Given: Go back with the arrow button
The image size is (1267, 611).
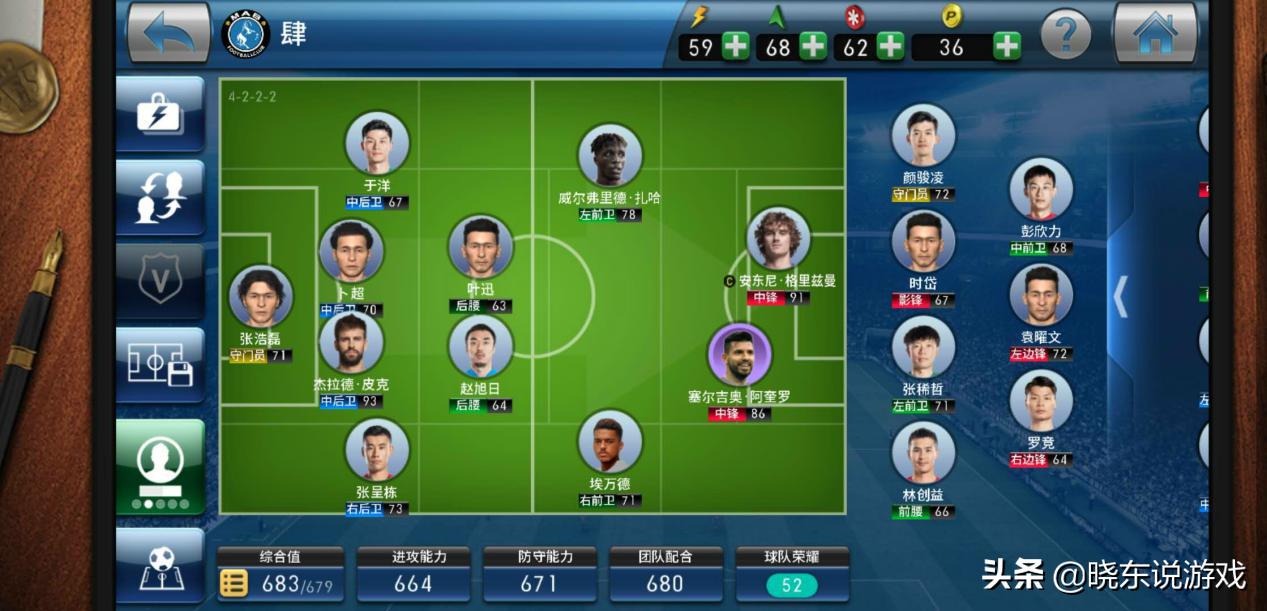Looking at the screenshot, I should (168, 33).
